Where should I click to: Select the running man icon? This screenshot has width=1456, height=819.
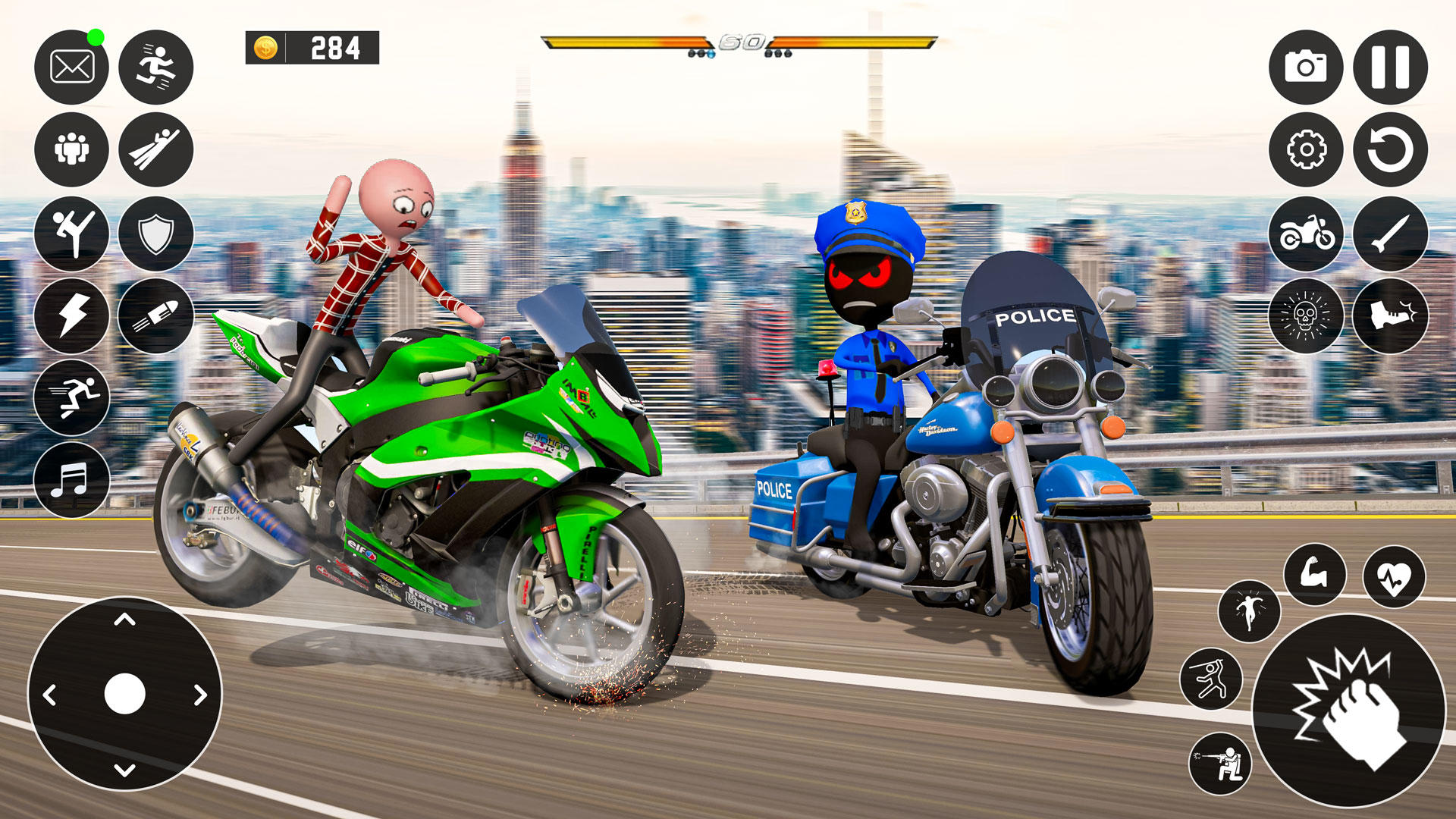(155, 66)
